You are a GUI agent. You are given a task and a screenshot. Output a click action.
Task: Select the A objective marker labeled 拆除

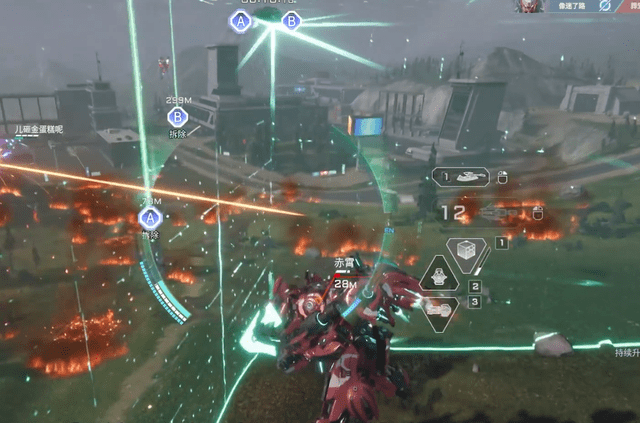150,218
